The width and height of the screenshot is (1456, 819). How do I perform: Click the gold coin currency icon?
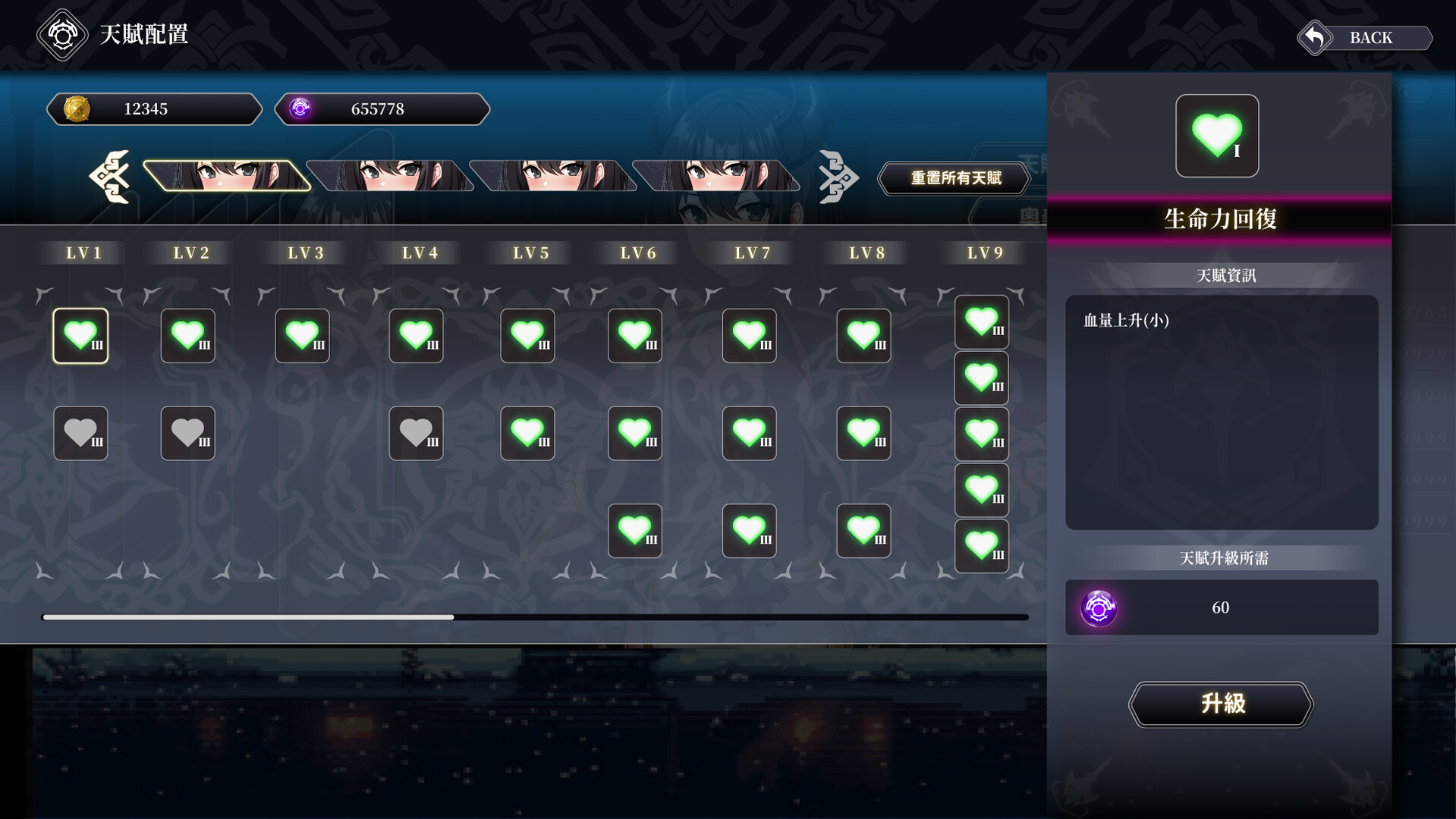tap(76, 108)
